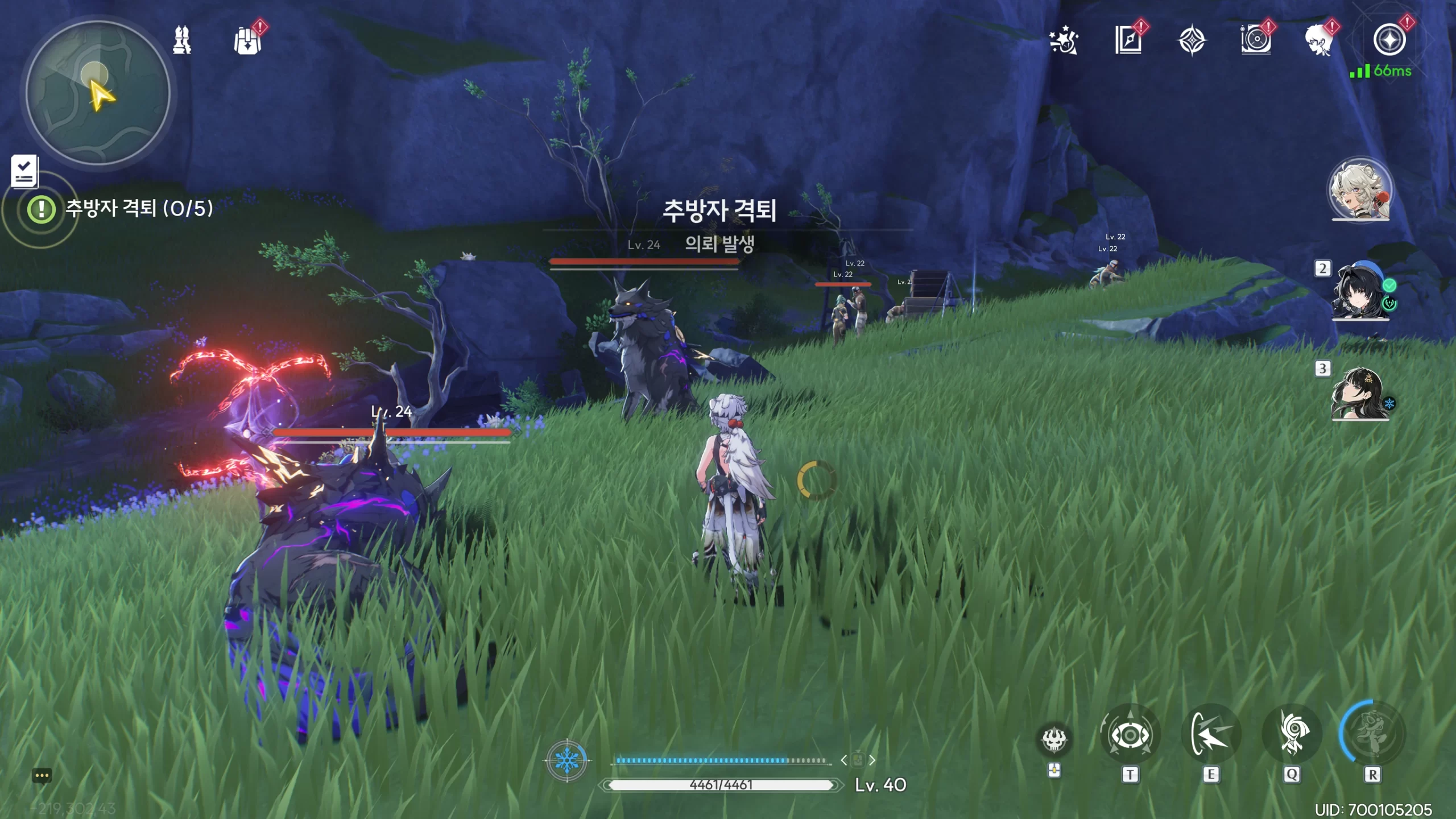Open the backpack inventory icon
Viewport: 1456px width, 819px height.
pyautogui.click(x=247, y=41)
